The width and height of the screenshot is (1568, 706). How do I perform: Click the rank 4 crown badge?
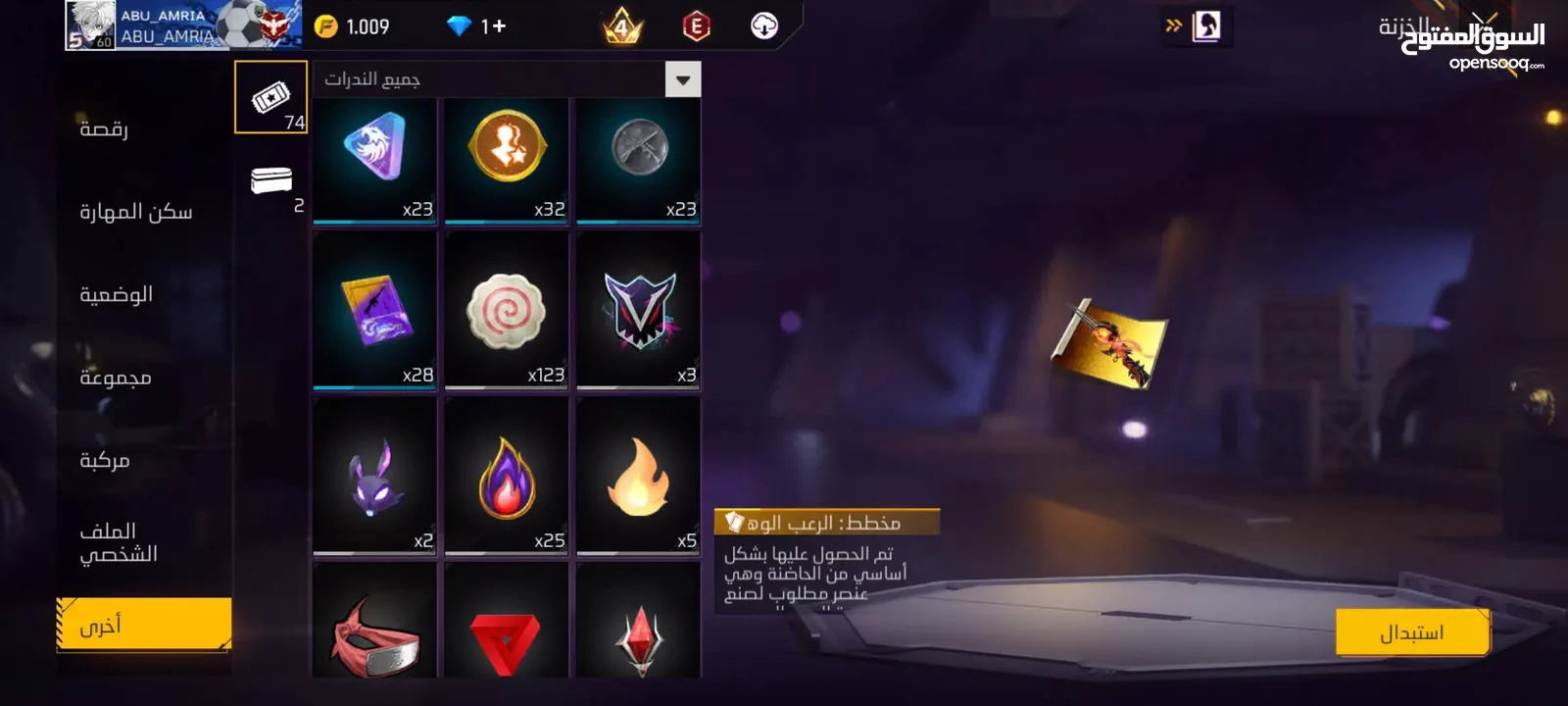[620, 26]
